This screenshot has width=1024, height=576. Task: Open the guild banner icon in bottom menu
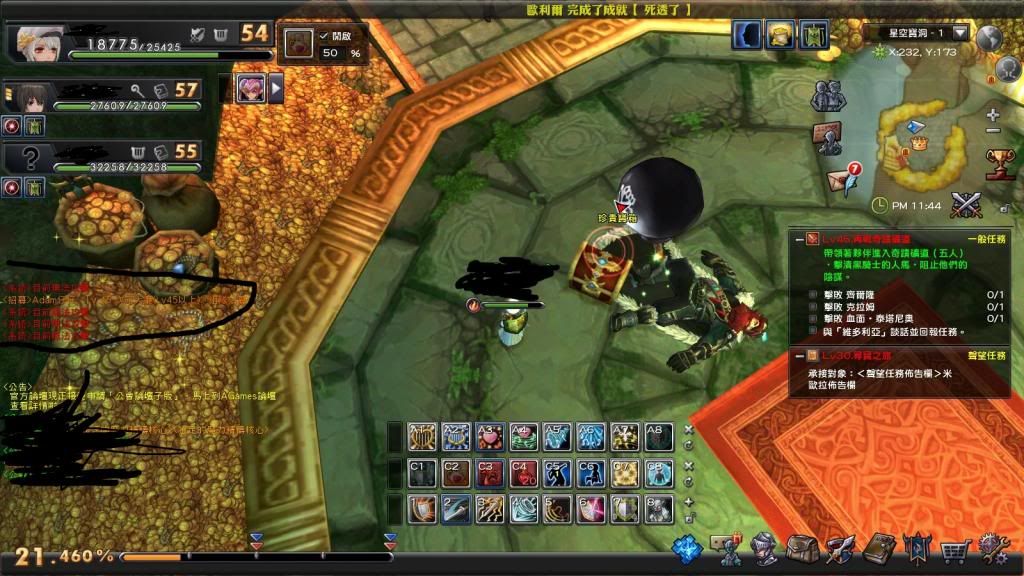tap(917, 547)
